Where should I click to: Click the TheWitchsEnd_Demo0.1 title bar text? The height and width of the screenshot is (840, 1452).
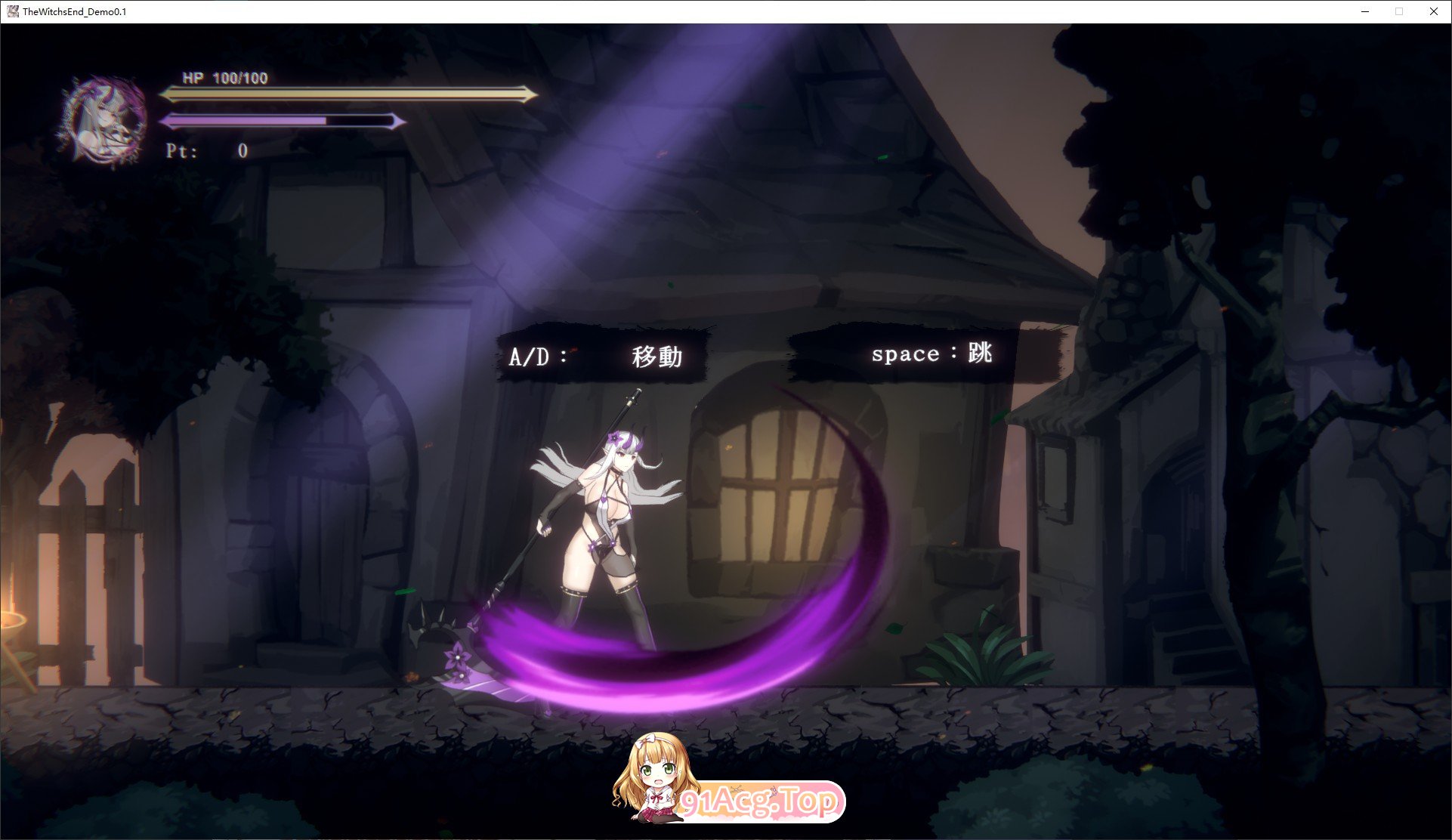click(73, 11)
